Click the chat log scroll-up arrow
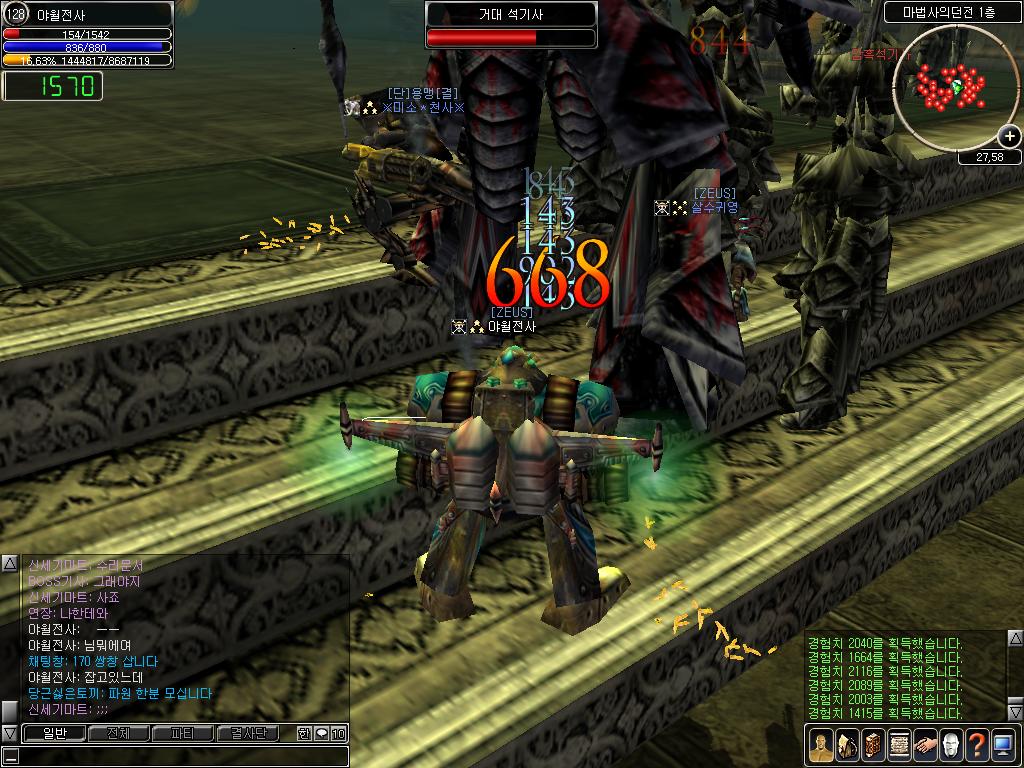This screenshot has width=1024, height=768. pyautogui.click(x=9, y=563)
